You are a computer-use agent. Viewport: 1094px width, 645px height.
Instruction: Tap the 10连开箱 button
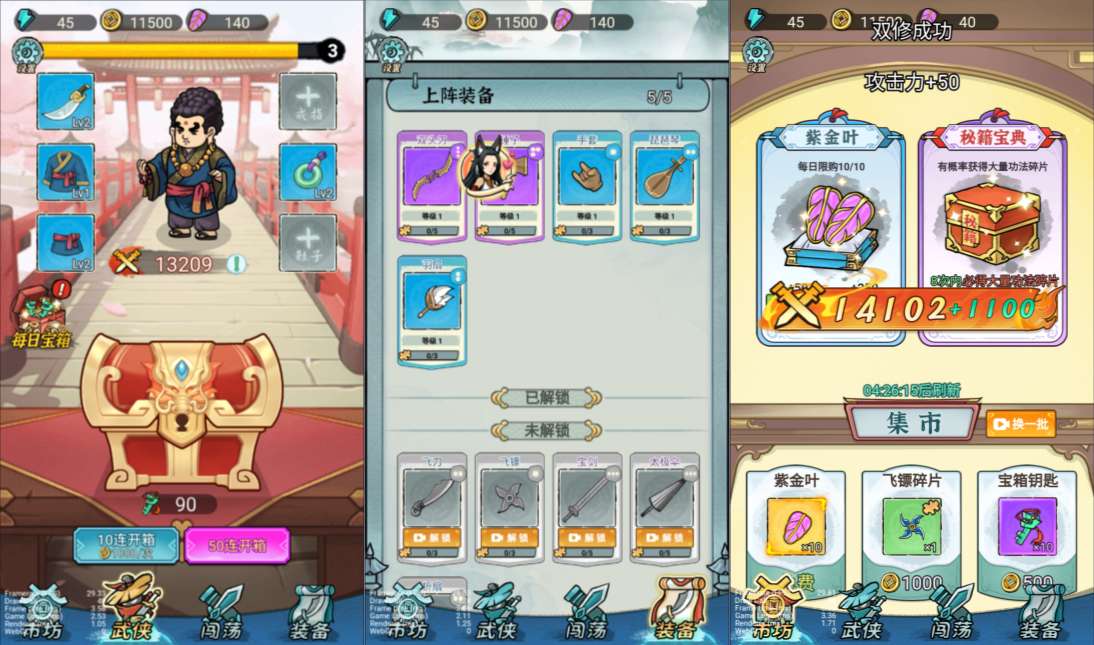click(x=126, y=545)
